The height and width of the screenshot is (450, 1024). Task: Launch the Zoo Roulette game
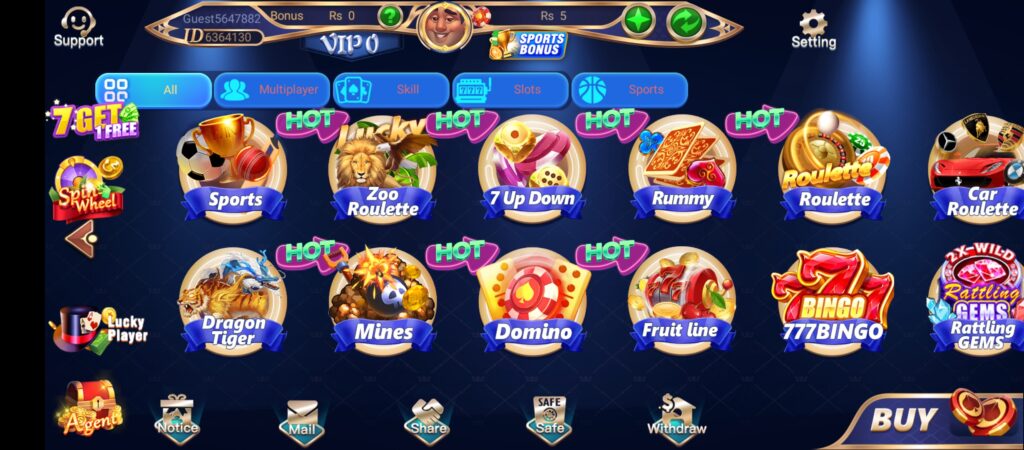[x=383, y=170]
